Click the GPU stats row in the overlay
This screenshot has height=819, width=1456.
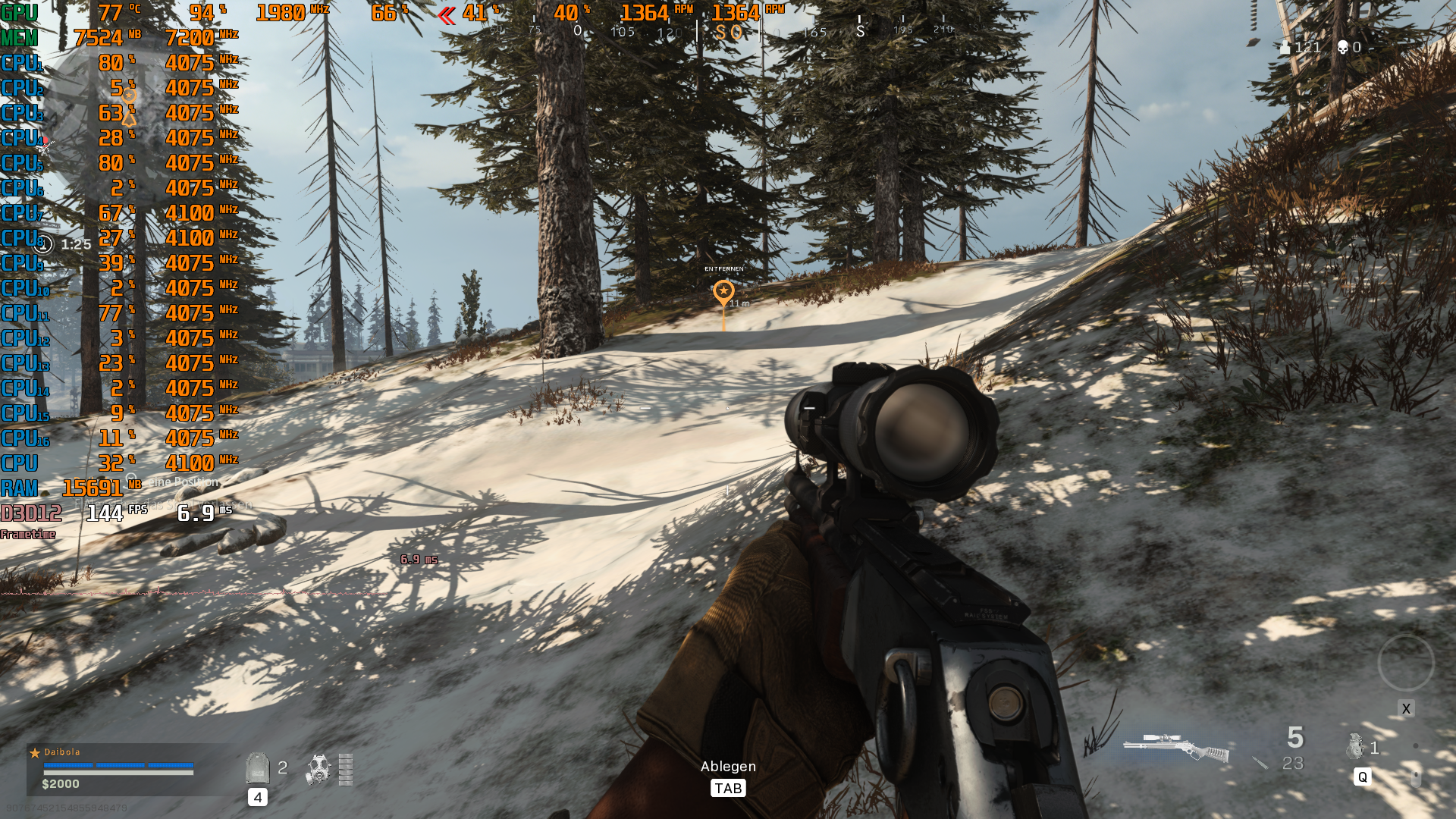pos(19,11)
